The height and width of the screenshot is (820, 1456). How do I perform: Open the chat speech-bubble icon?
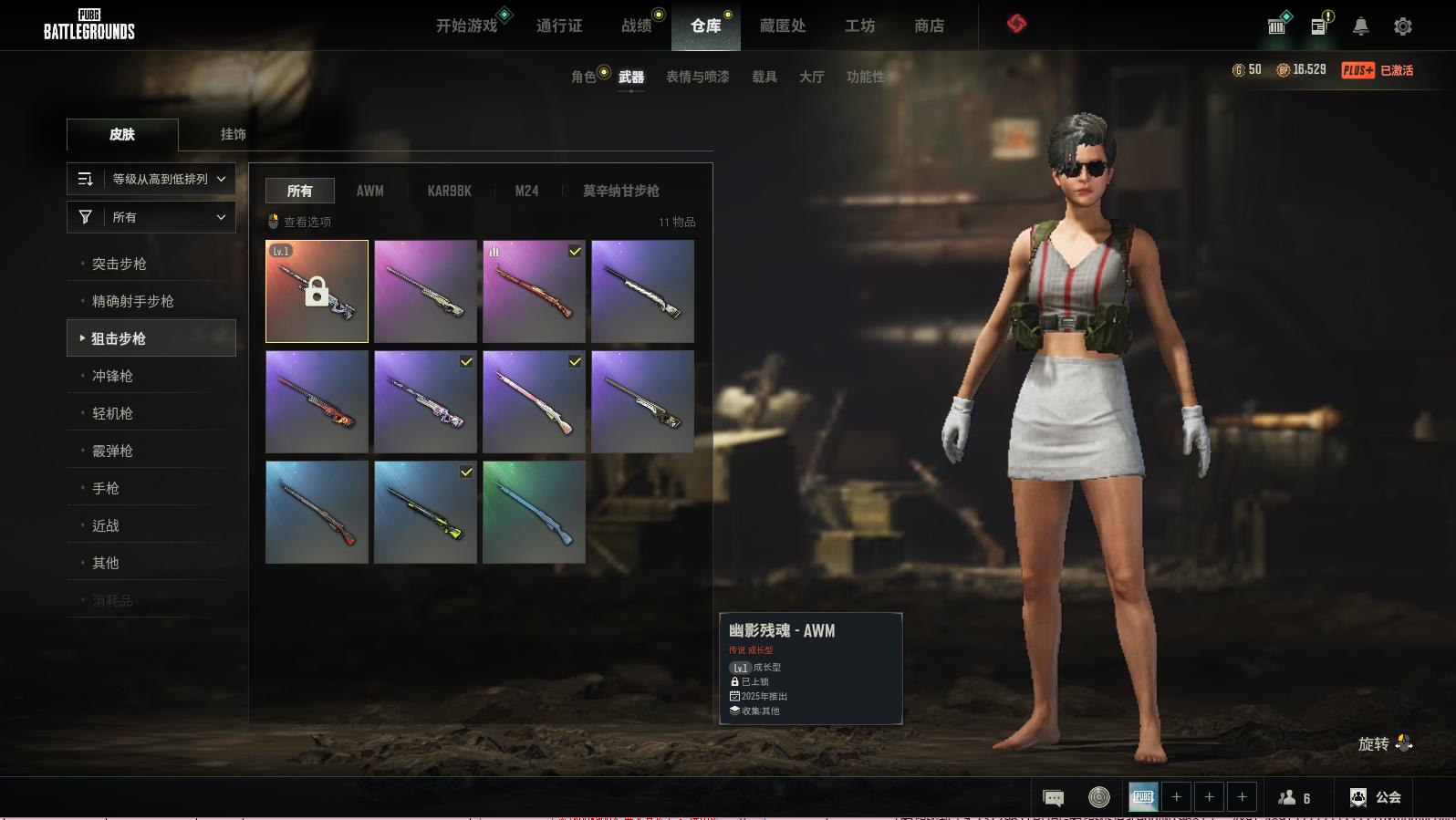[1053, 798]
